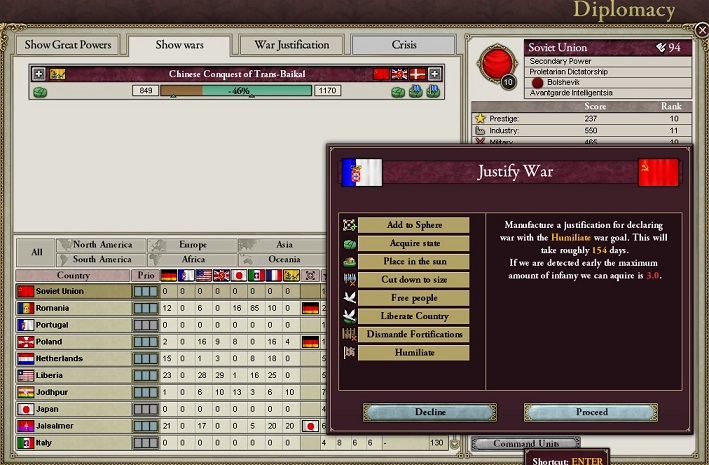Select the Free people war goal
Viewport: 709px width, 465px height.
[413, 298]
